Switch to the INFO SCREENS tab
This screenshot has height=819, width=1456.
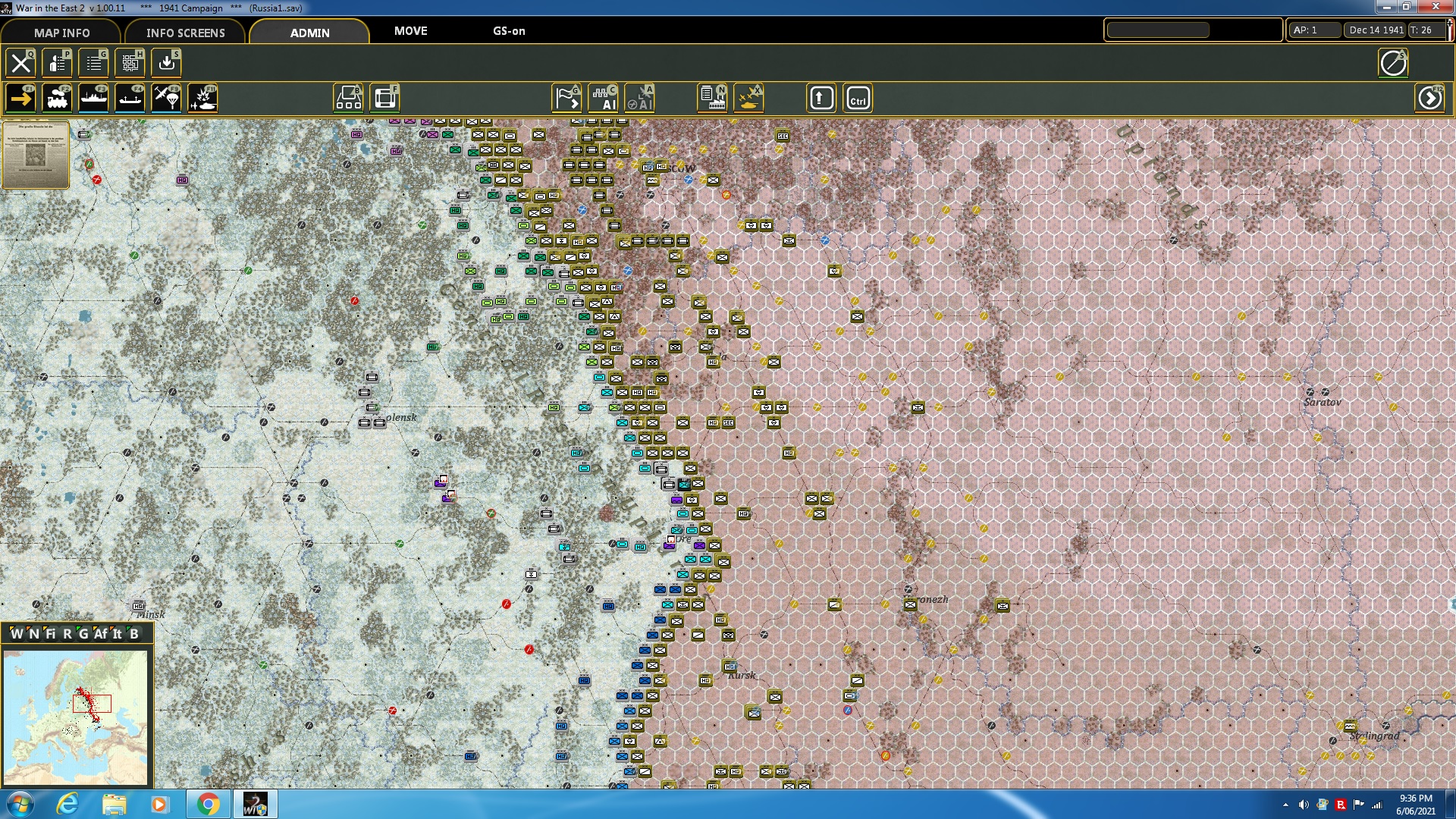point(185,33)
